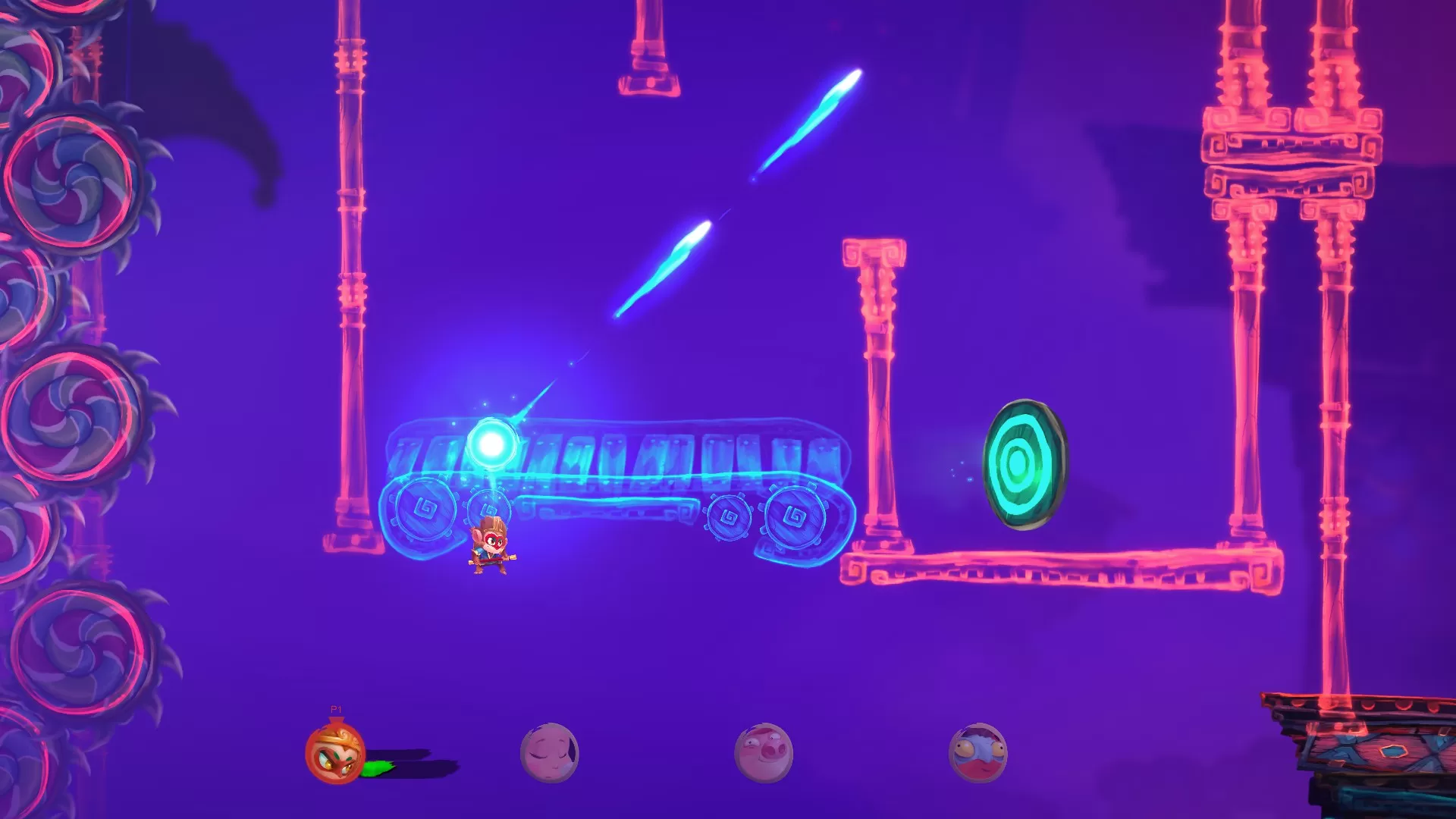The width and height of the screenshot is (1456, 819).
Task: Click the hanging pillar at the top center
Action: (x=650, y=45)
